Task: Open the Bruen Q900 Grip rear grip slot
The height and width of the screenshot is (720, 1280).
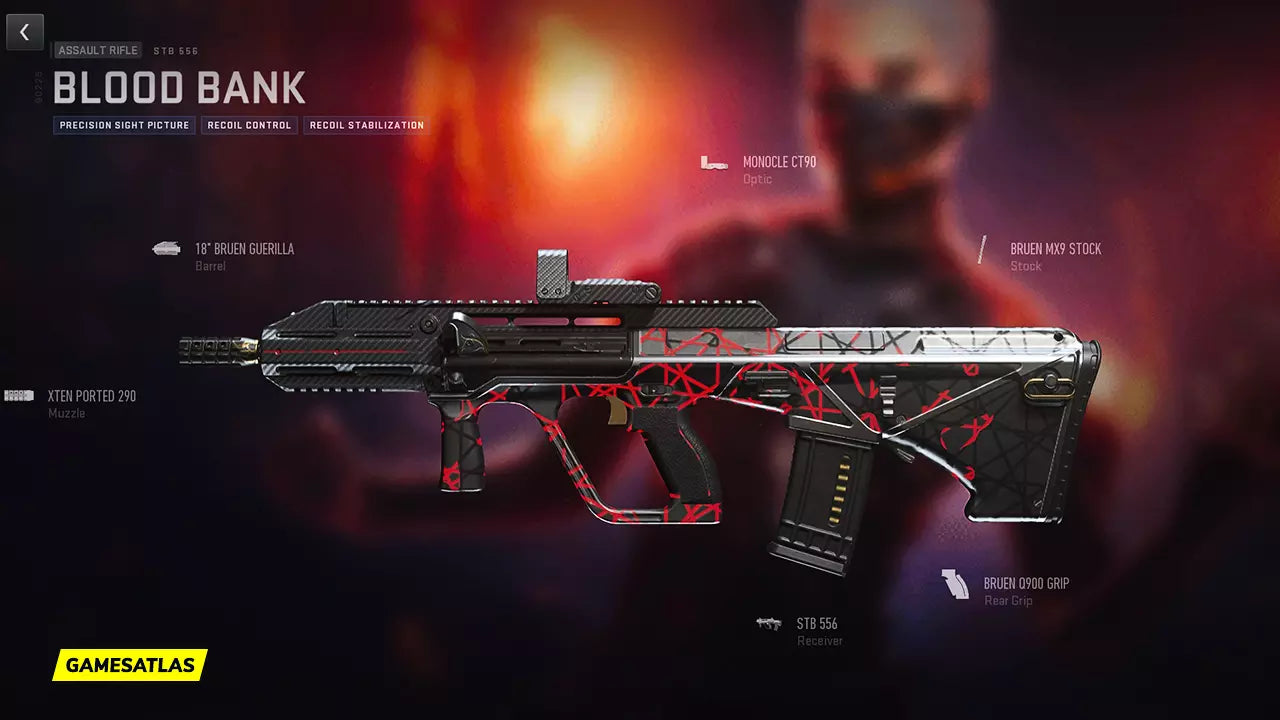Action: pos(1025,584)
